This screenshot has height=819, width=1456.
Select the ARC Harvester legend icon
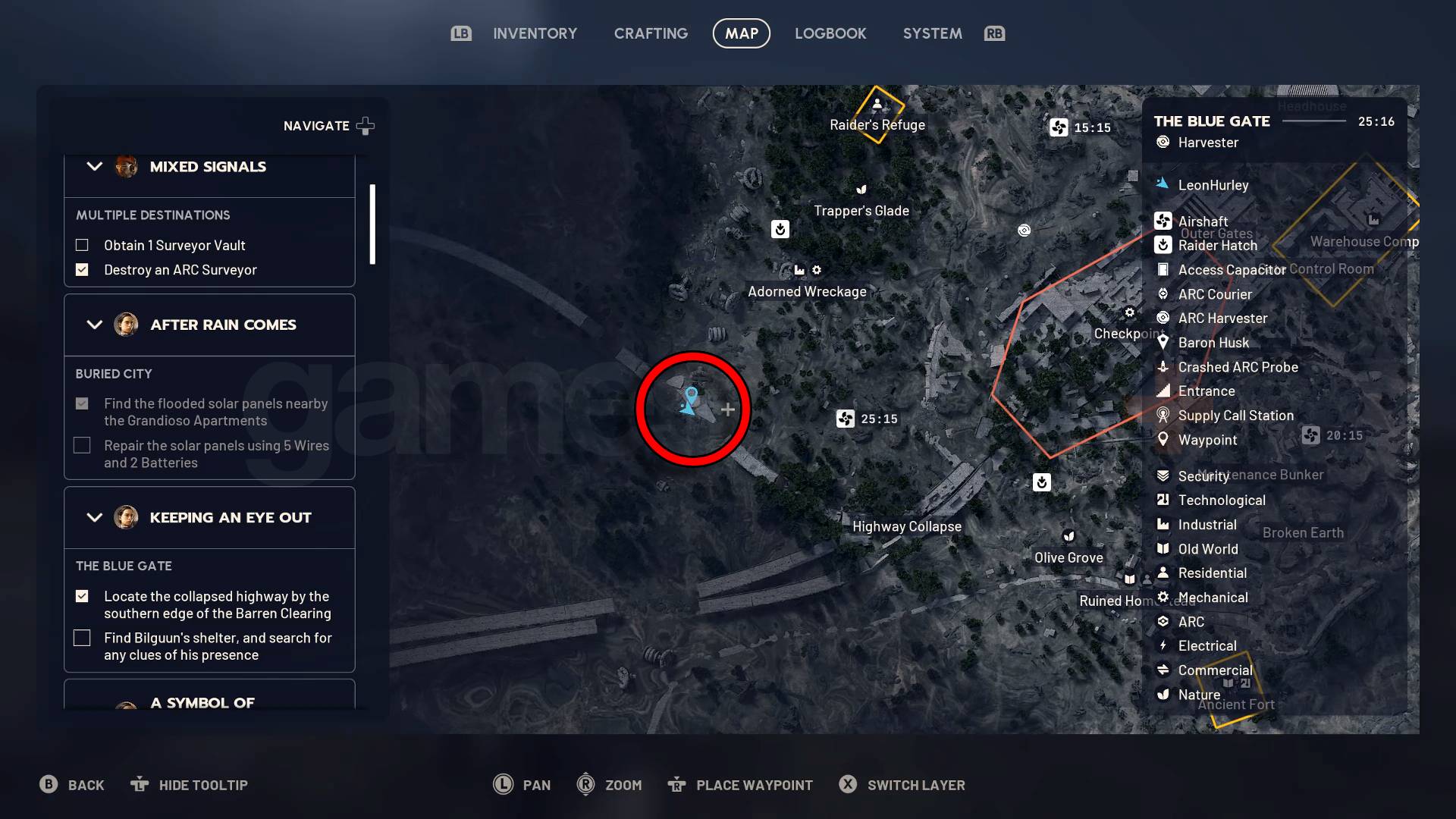tap(1164, 318)
